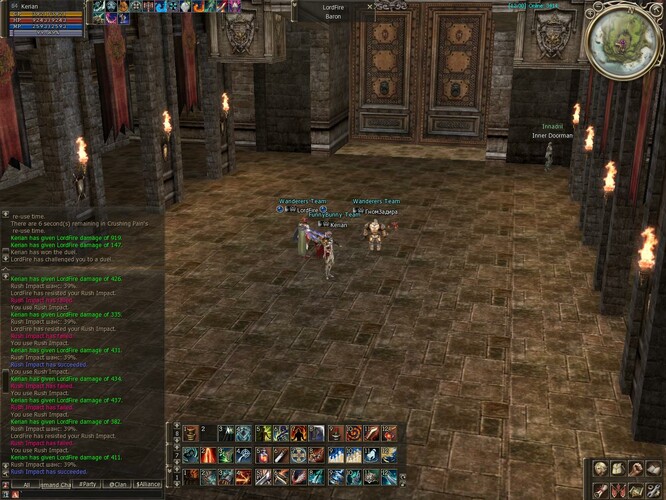Open the circular minimap
666x500 pixels.
tap(622, 41)
